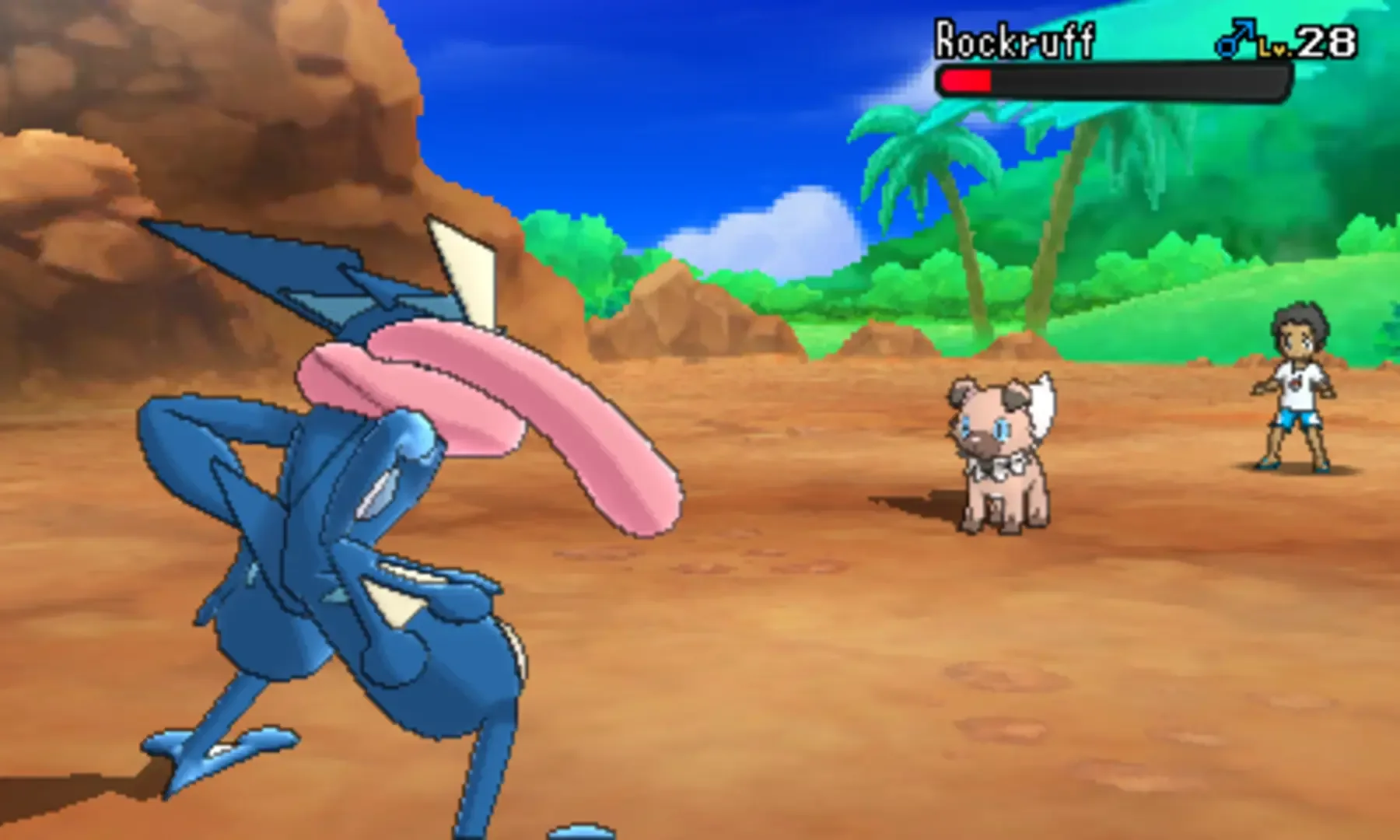Viewport: 1400px width, 840px height.
Task: Expand the battle HUD in the top corner
Action: pyautogui.click(x=1128, y=54)
